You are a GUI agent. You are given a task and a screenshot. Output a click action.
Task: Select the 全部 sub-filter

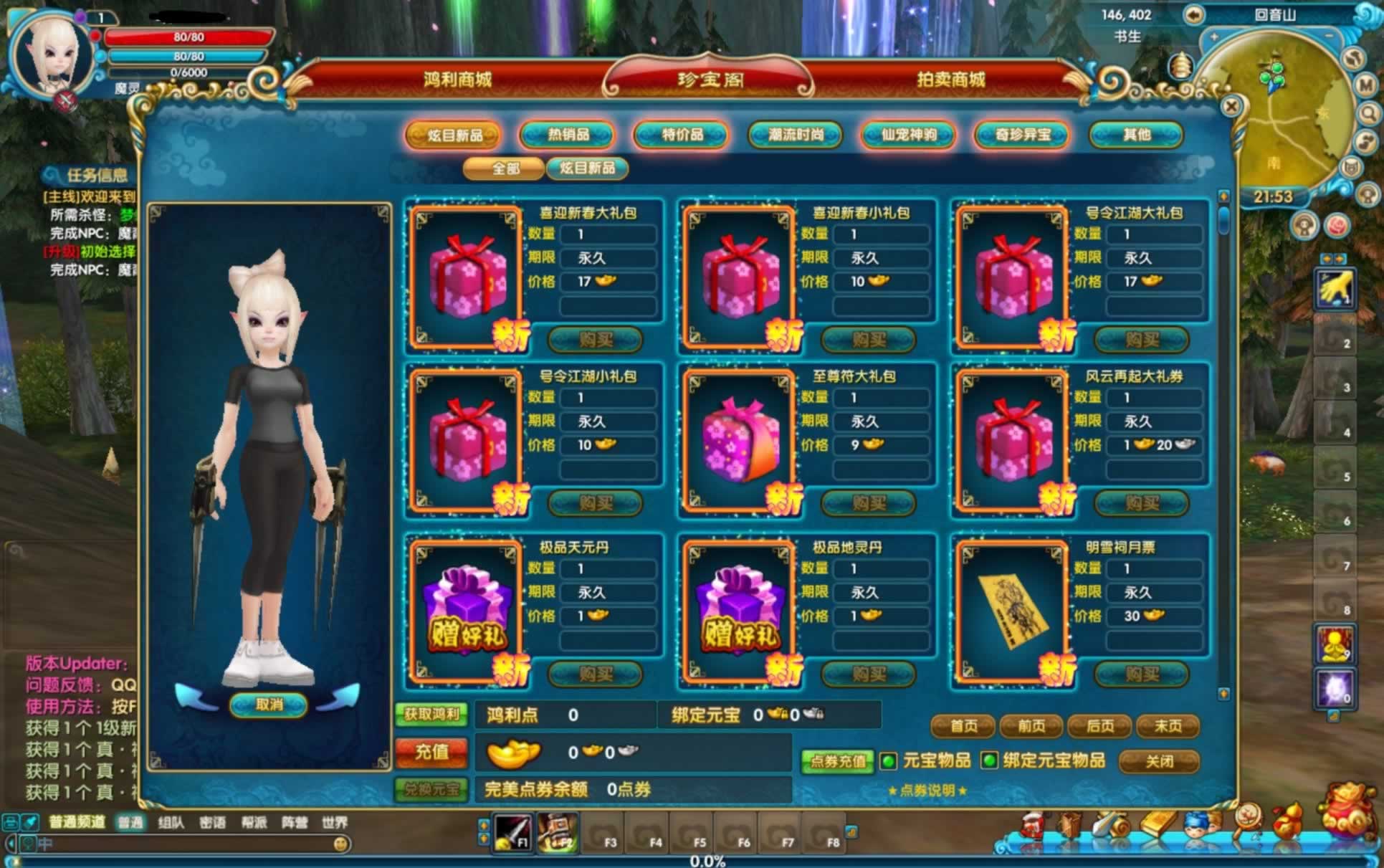pos(505,168)
